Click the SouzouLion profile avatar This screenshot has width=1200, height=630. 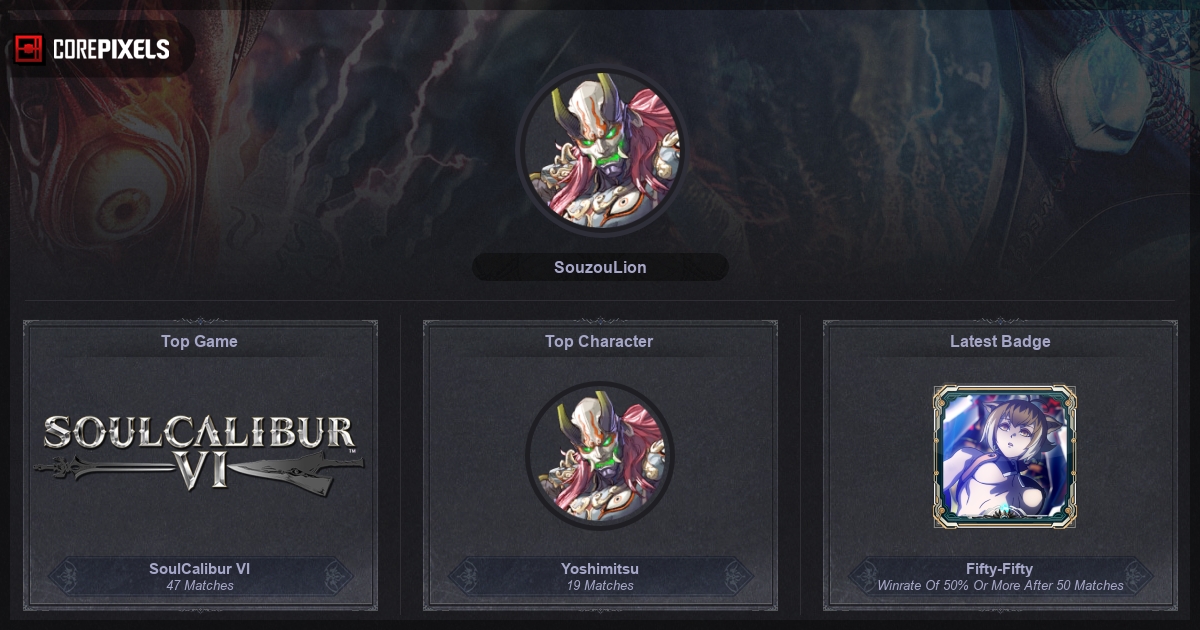[x=600, y=151]
